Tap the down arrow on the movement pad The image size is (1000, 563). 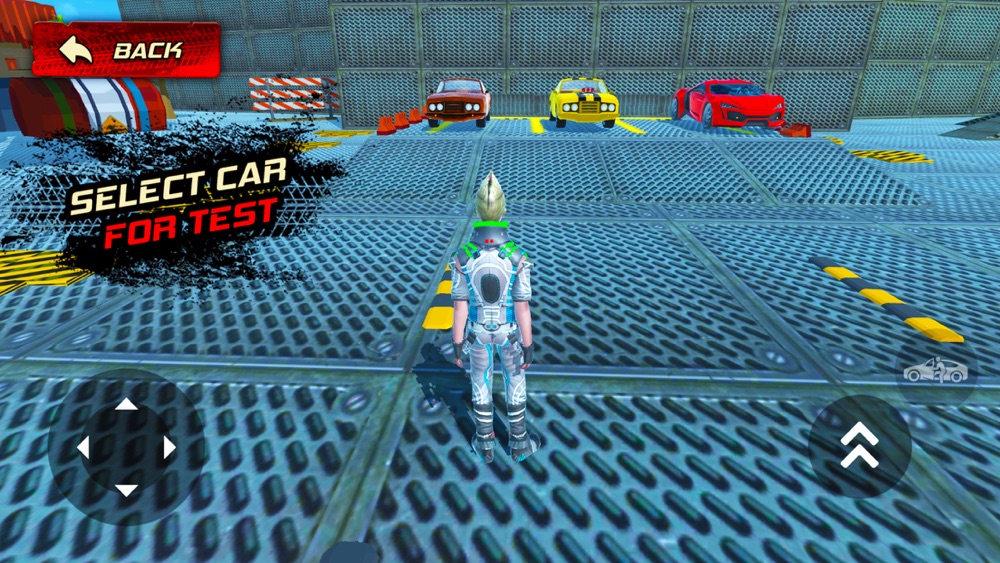click(126, 490)
